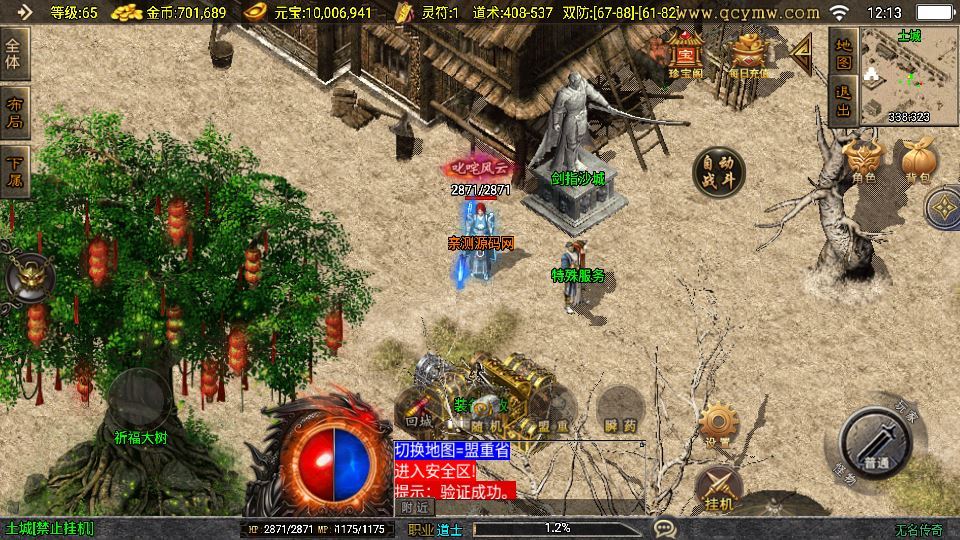Click the 土城 minimap

pyautogui.click(x=908, y=75)
